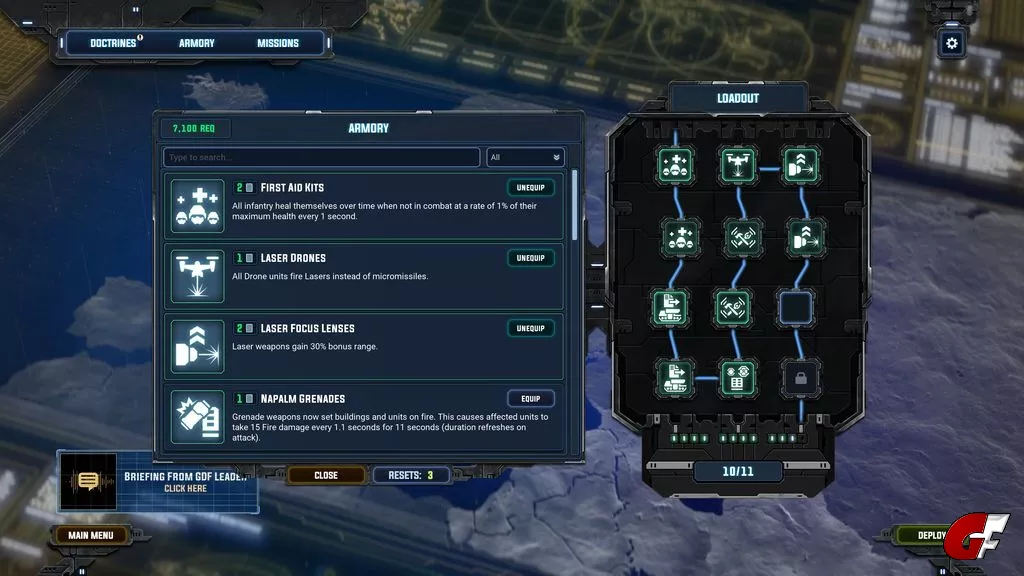The height and width of the screenshot is (576, 1024).
Task: Select the Laser Drones loadout slot
Action: pyautogui.click(x=738, y=165)
